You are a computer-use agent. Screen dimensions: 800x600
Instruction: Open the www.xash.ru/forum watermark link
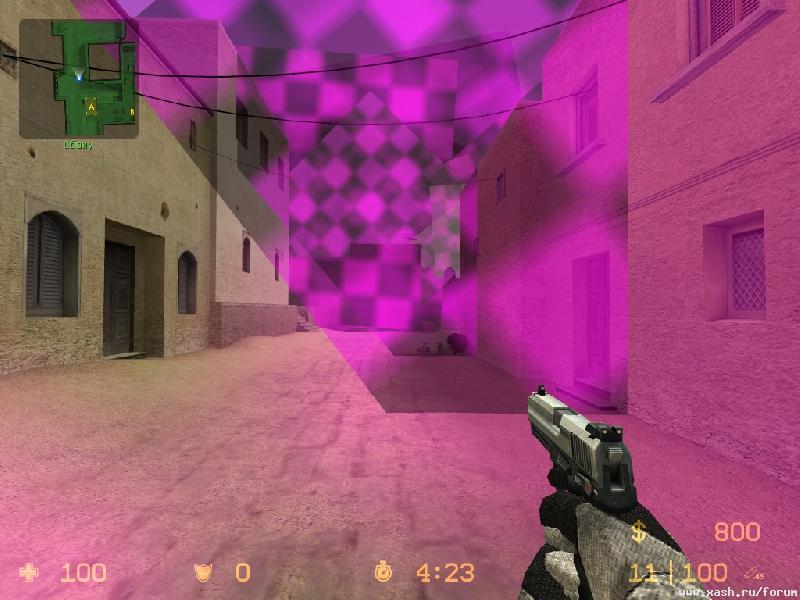tap(736, 592)
